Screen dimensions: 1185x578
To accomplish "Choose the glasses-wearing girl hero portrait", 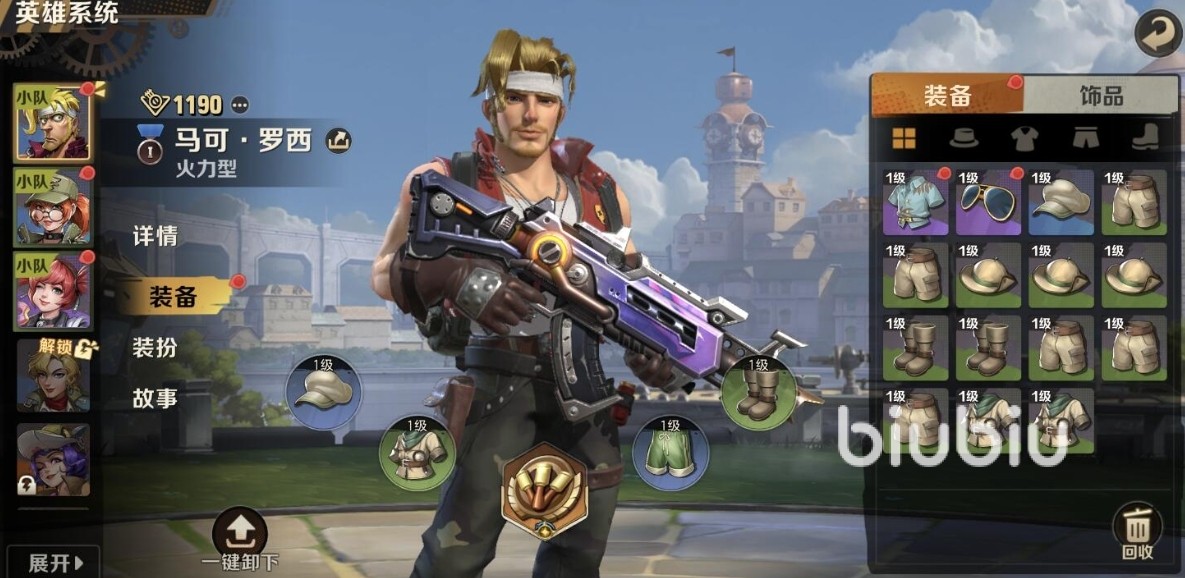I will [x=52, y=209].
